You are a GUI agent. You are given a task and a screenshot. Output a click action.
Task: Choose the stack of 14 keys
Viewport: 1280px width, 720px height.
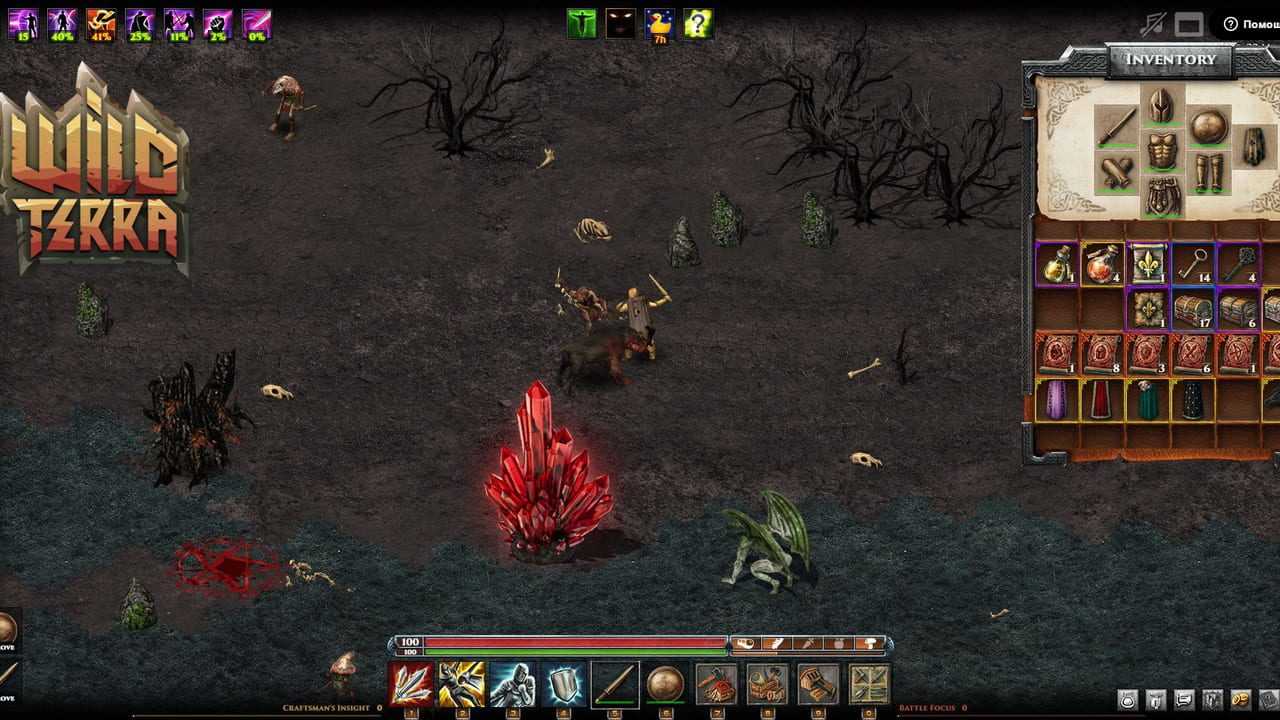[1193, 264]
